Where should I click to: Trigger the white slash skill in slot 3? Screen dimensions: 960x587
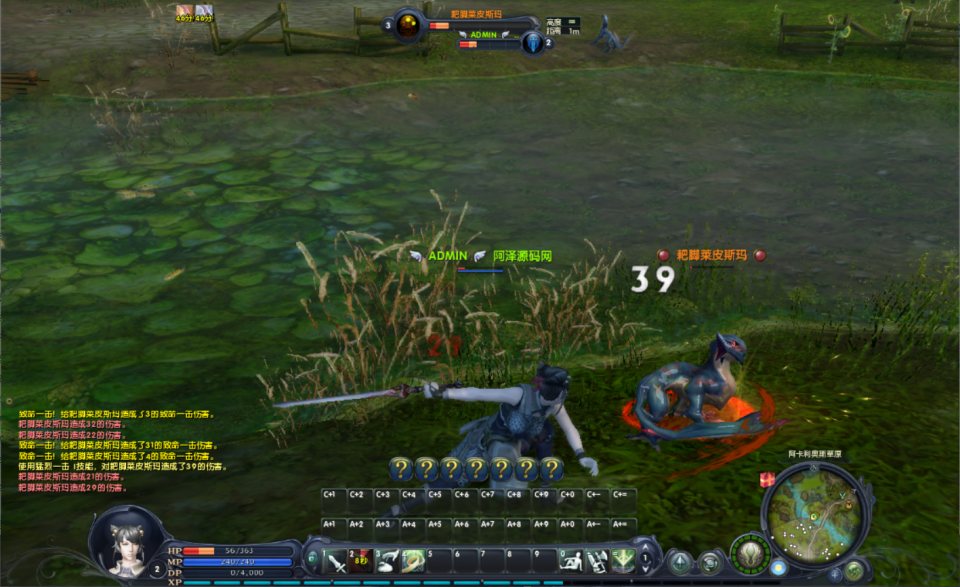tap(389, 561)
